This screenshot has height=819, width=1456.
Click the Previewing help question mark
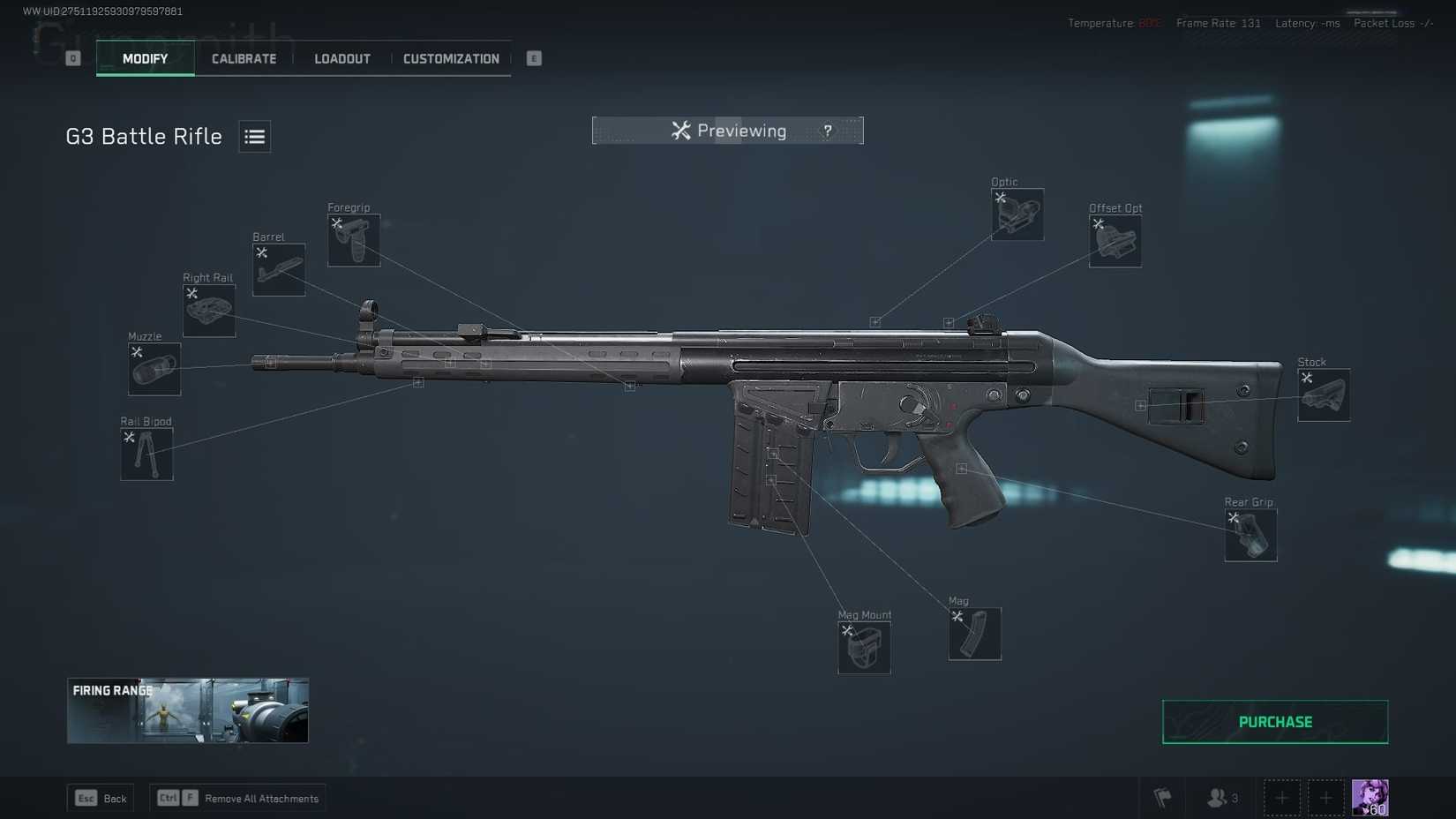828,131
